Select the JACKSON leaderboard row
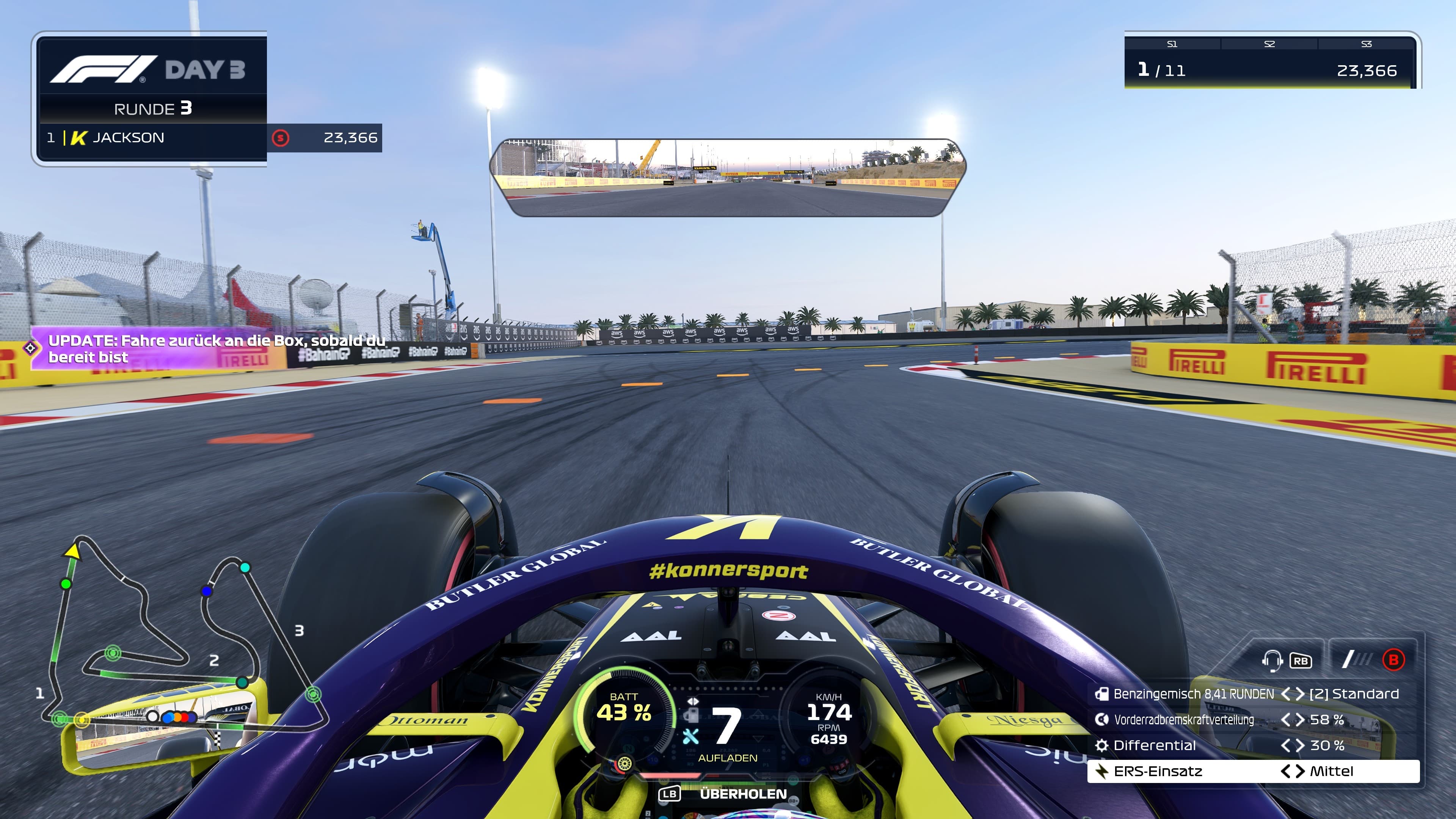Screen dimensions: 1456x819 [152, 138]
